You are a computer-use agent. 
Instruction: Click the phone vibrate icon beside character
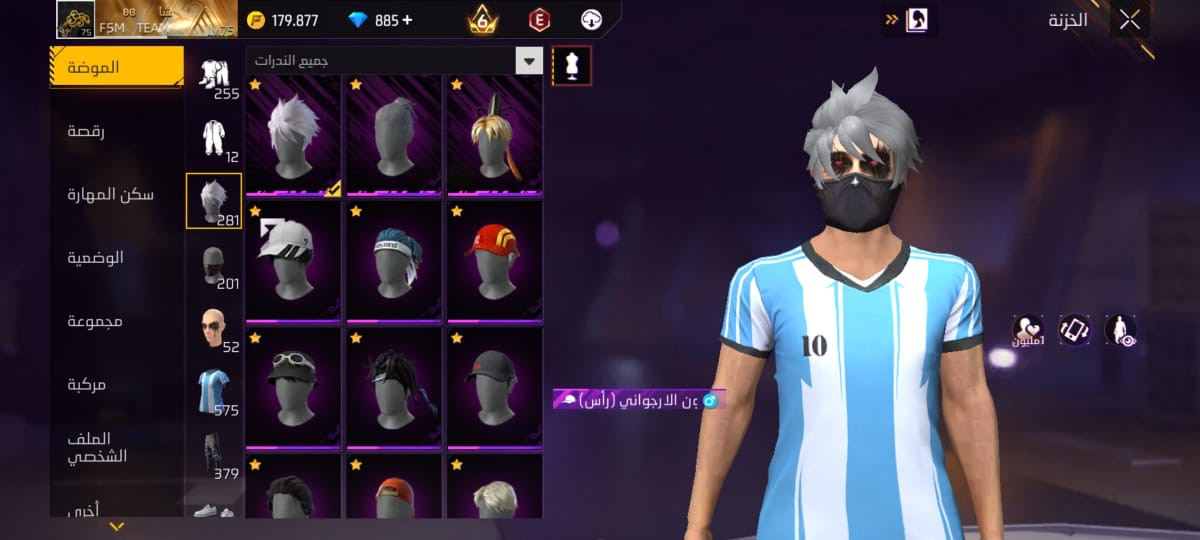1074,330
